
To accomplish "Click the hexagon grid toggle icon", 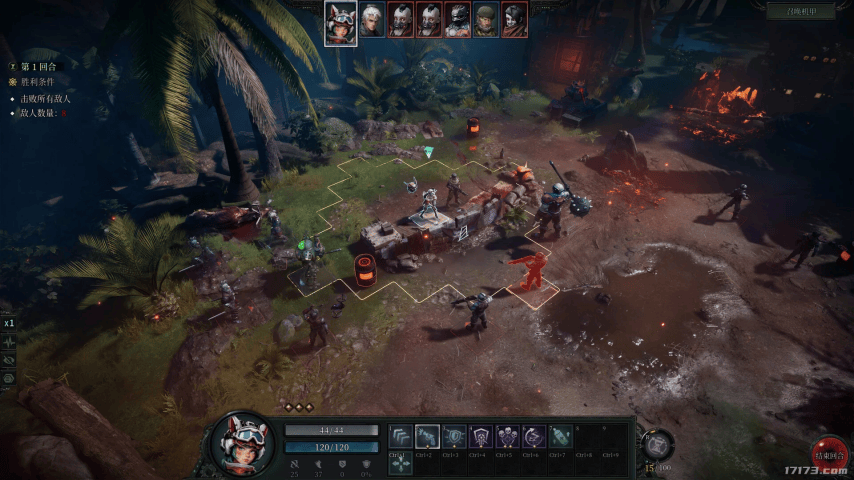I will [9, 378].
